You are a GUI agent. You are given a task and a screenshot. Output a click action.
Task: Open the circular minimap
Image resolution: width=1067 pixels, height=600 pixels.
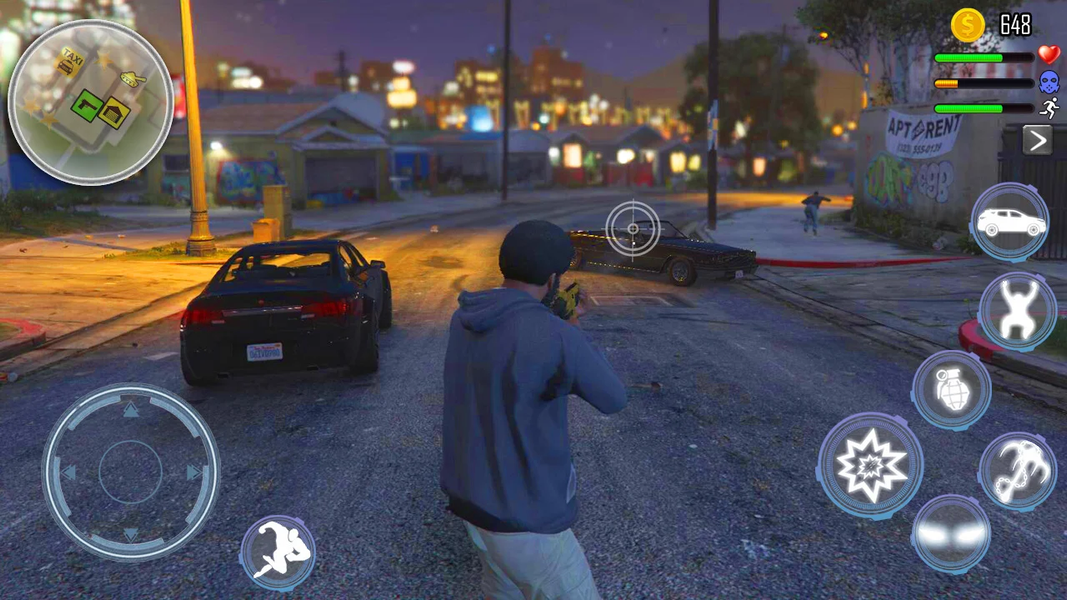91,102
